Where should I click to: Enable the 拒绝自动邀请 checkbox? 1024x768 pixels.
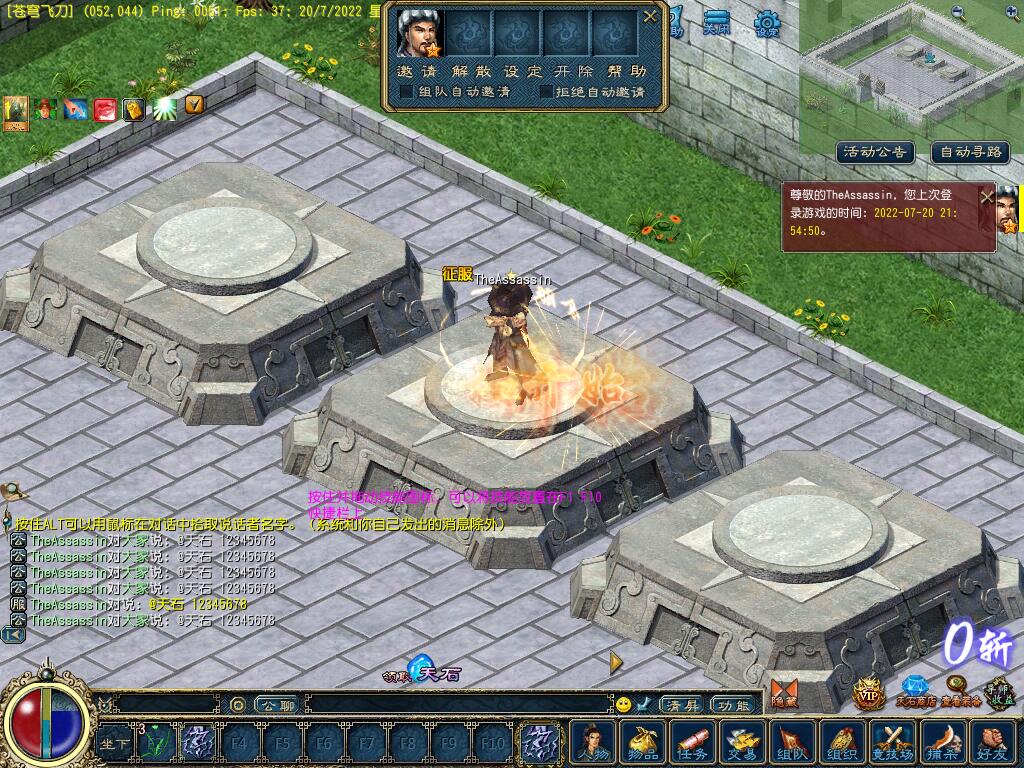546,92
